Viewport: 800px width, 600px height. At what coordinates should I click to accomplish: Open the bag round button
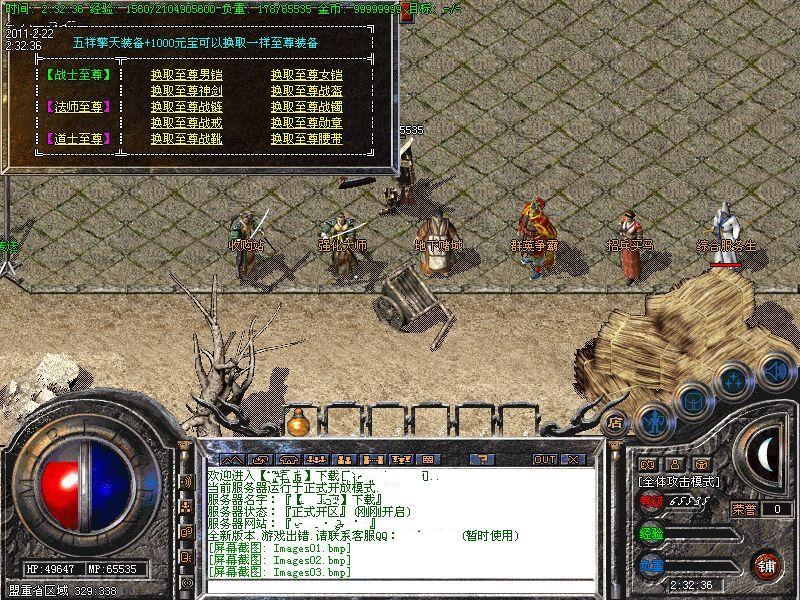692,399
